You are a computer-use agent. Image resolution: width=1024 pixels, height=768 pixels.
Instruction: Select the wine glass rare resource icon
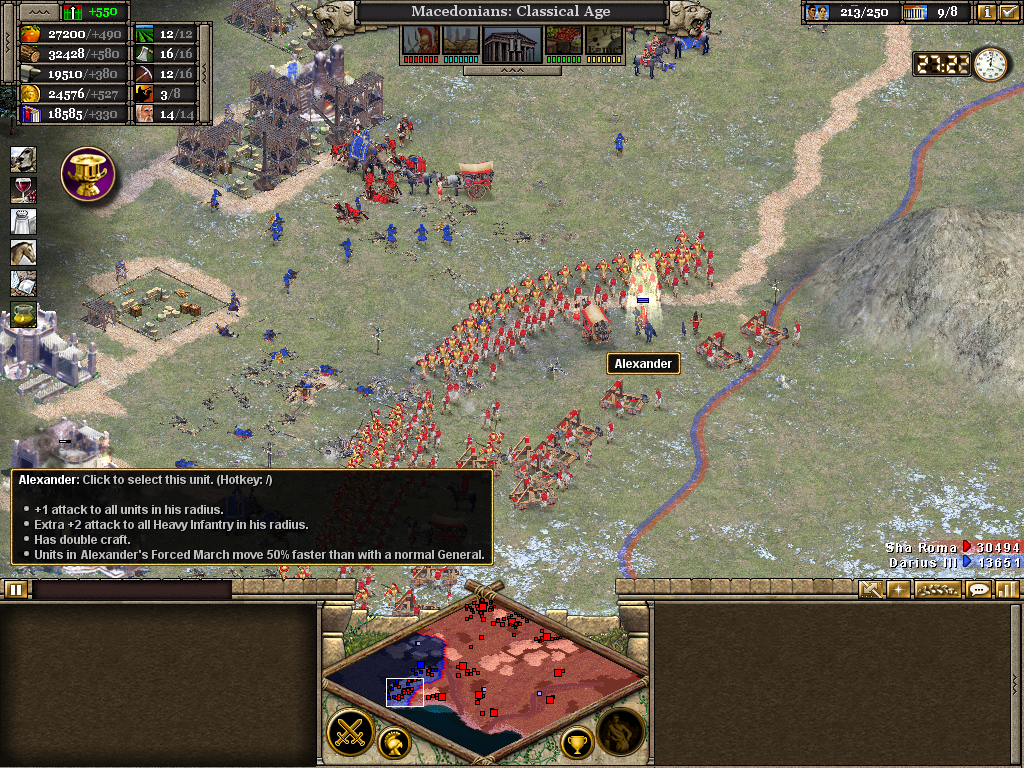tap(23, 190)
